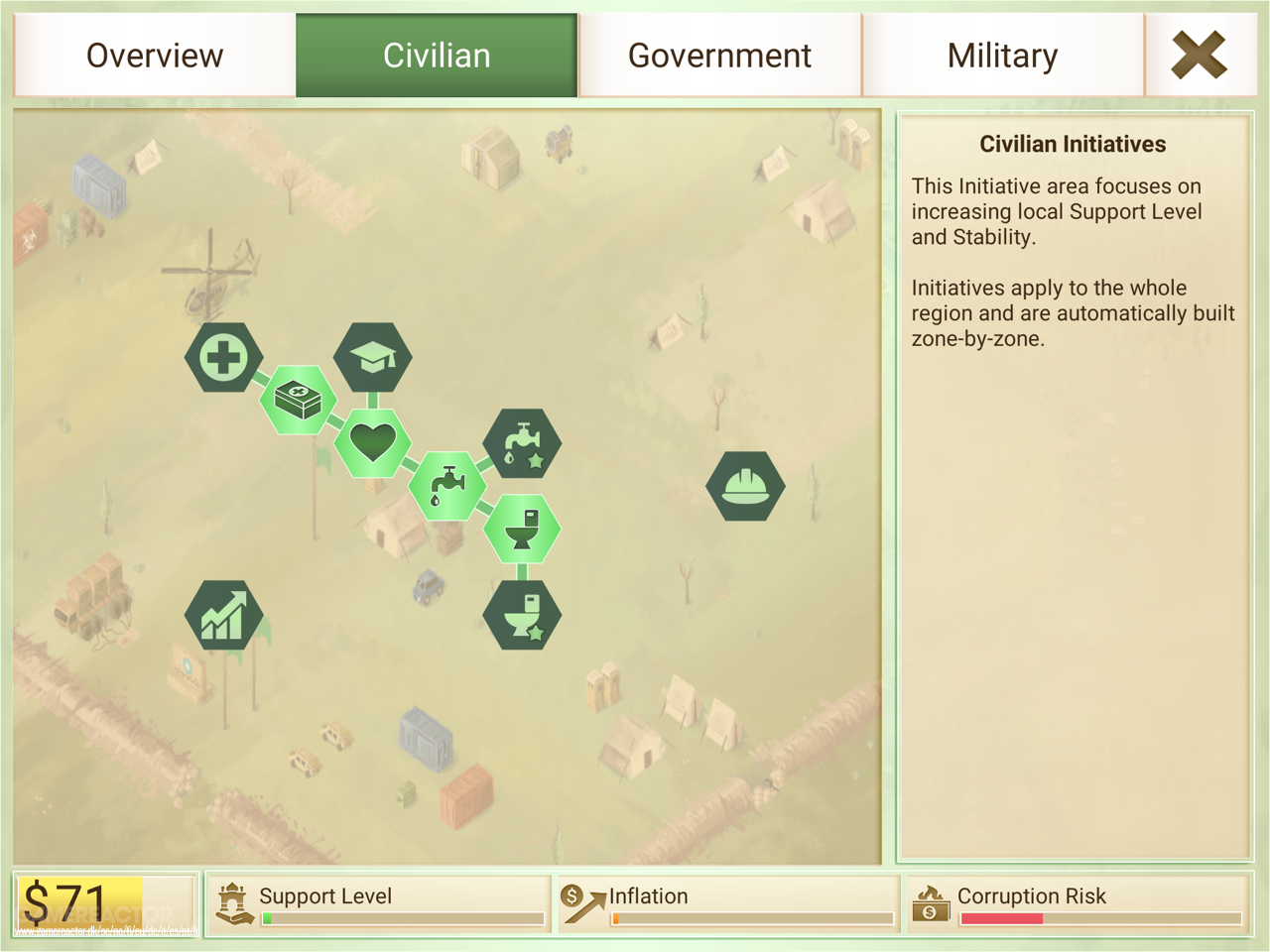Switch to the Military tab
1270x952 pixels.
click(x=1002, y=56)
